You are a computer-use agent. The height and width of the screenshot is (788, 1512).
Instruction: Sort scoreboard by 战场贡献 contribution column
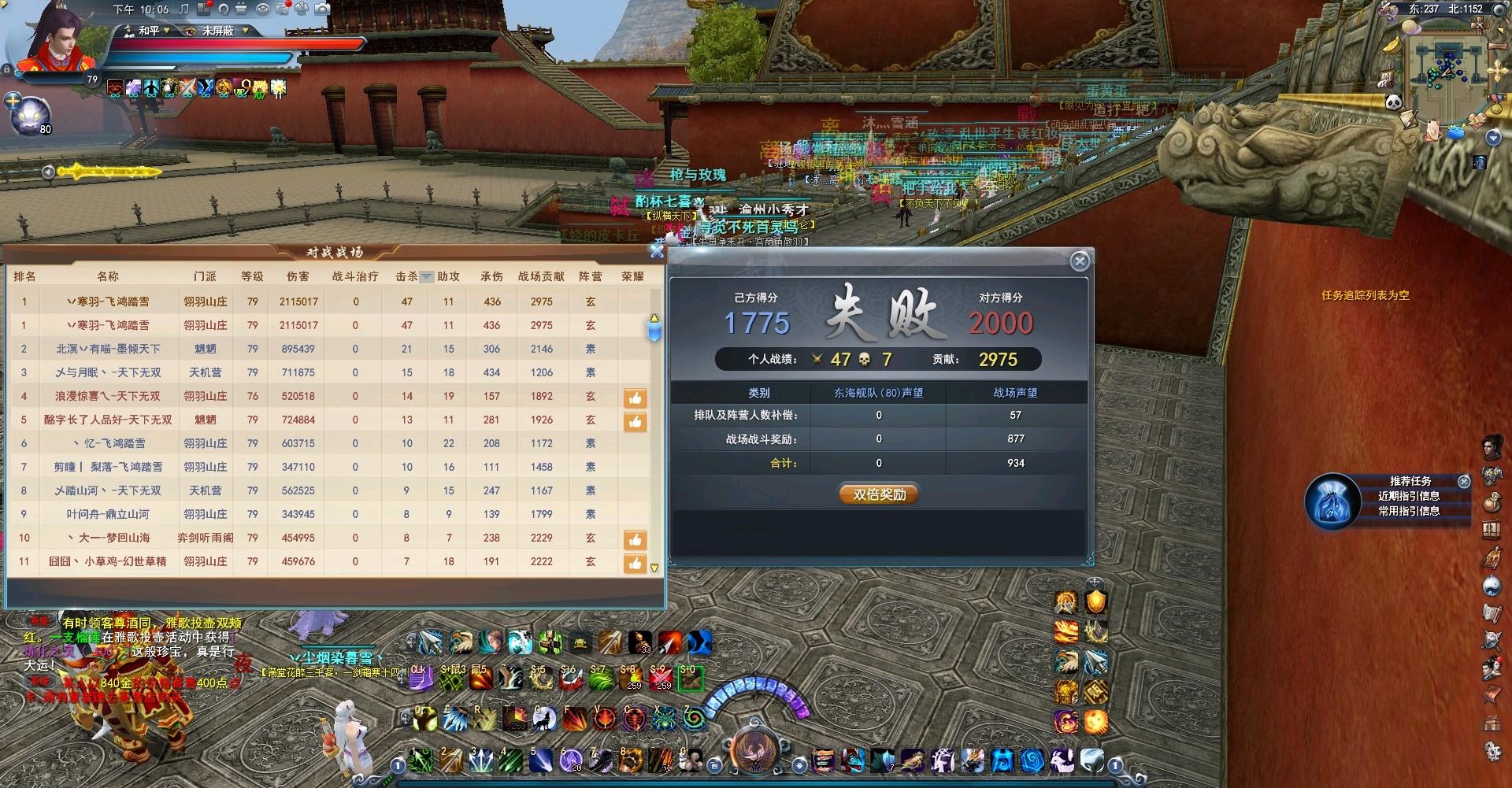coord(541,276)
